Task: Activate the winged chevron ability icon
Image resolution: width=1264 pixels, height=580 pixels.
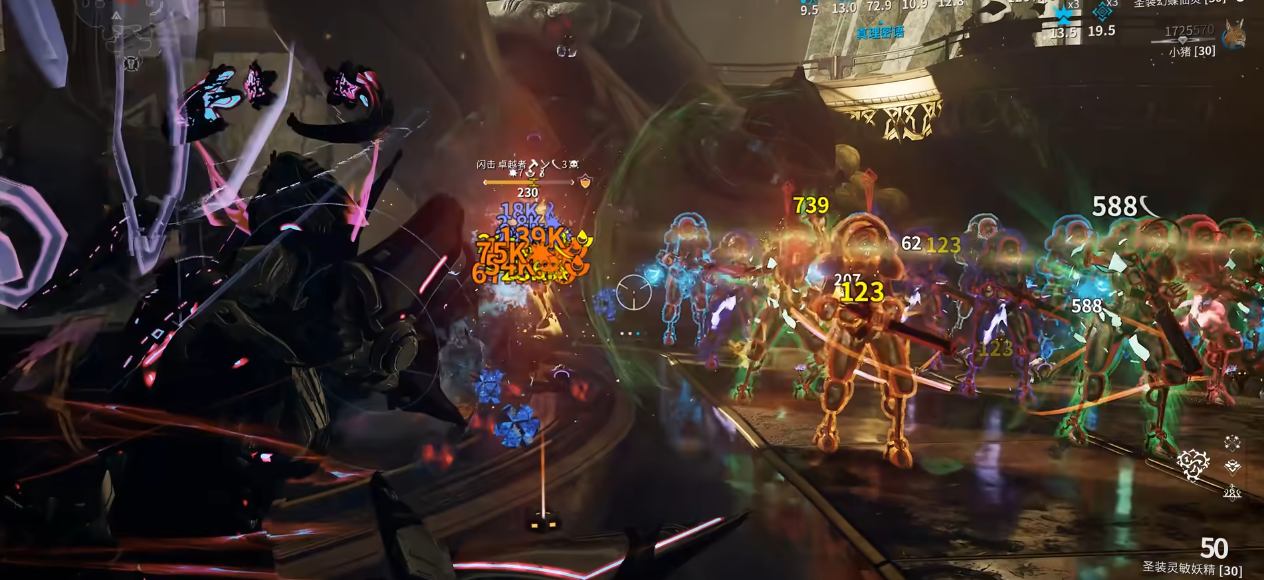Action: [x=1232, y=466]
